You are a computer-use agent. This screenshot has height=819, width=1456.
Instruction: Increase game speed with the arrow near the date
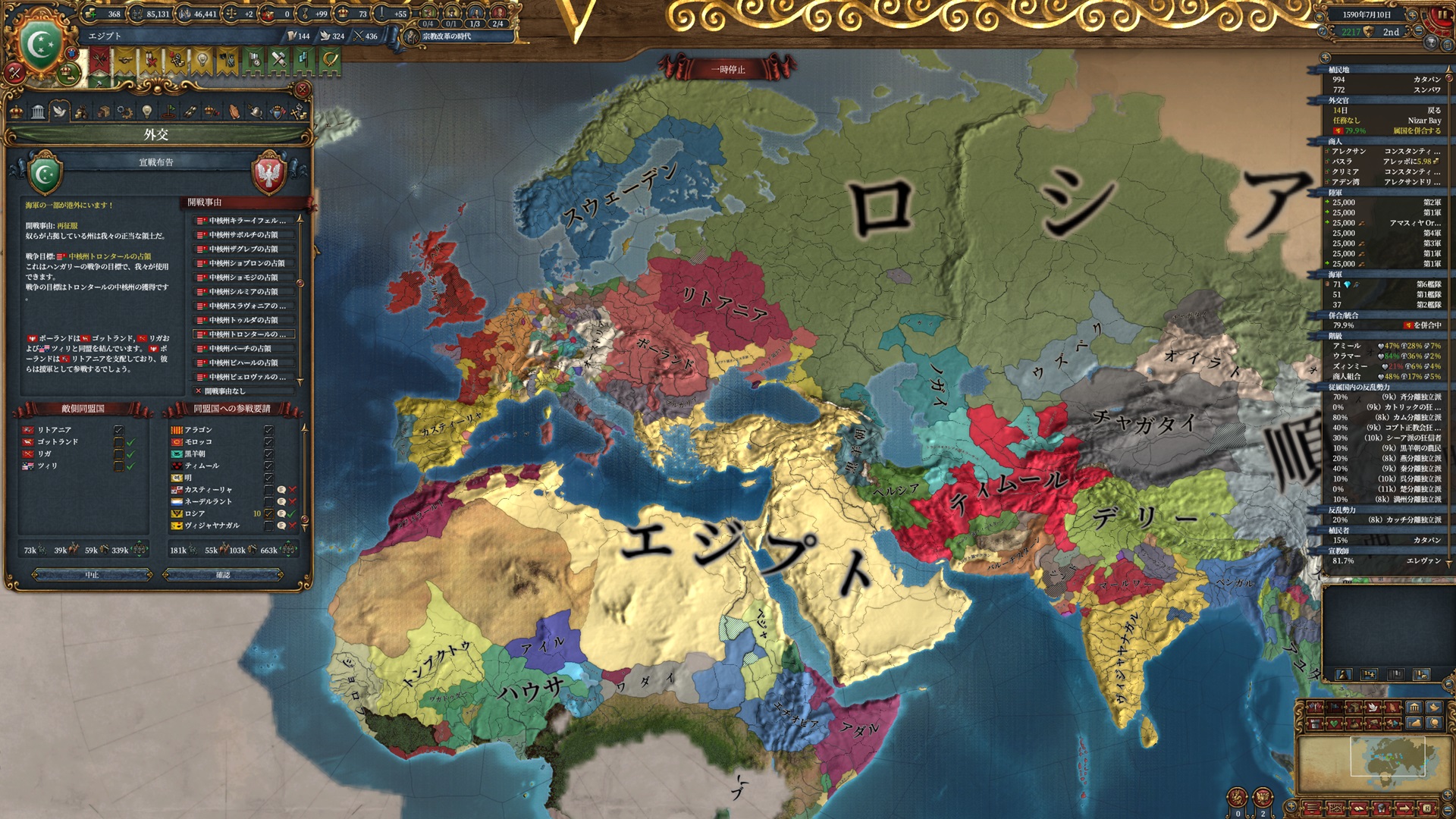pos(1413,15)
